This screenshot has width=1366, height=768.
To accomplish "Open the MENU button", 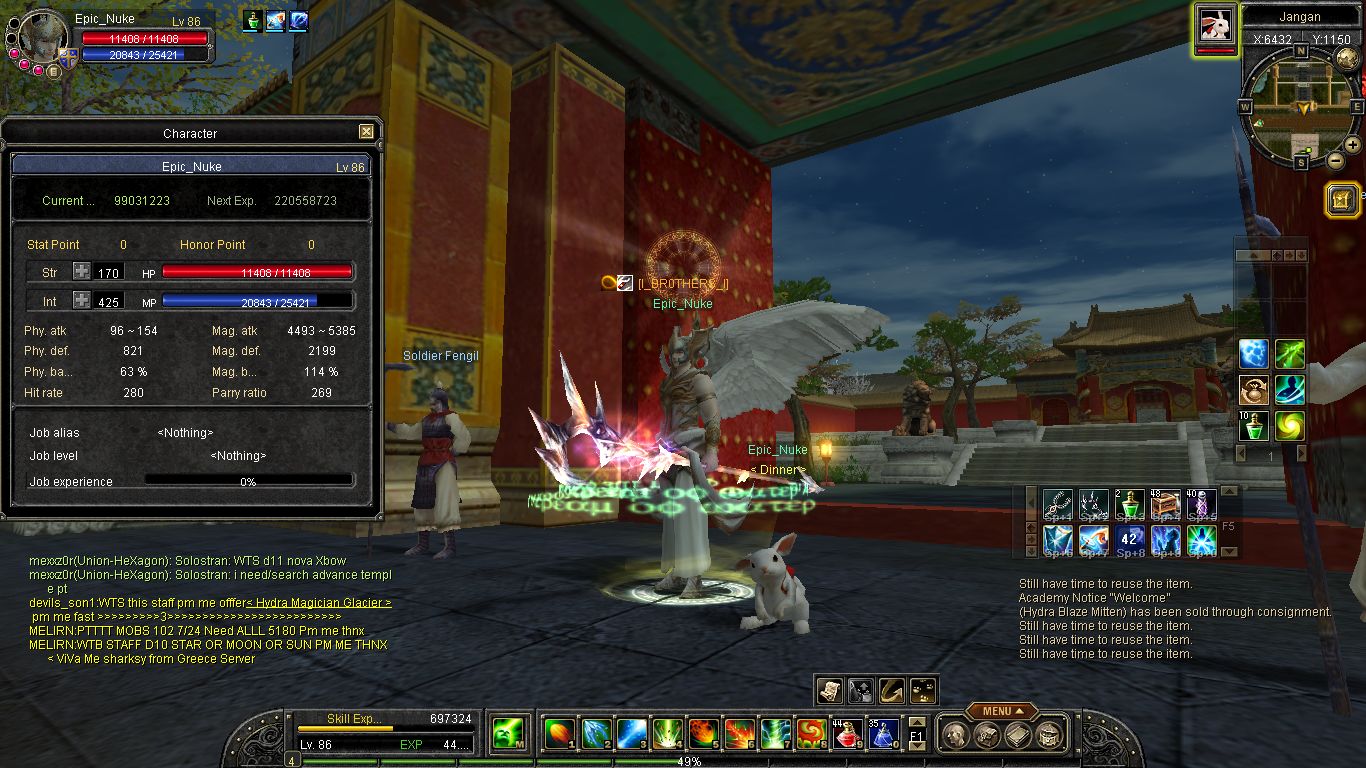I will (x=1000, y=711).
